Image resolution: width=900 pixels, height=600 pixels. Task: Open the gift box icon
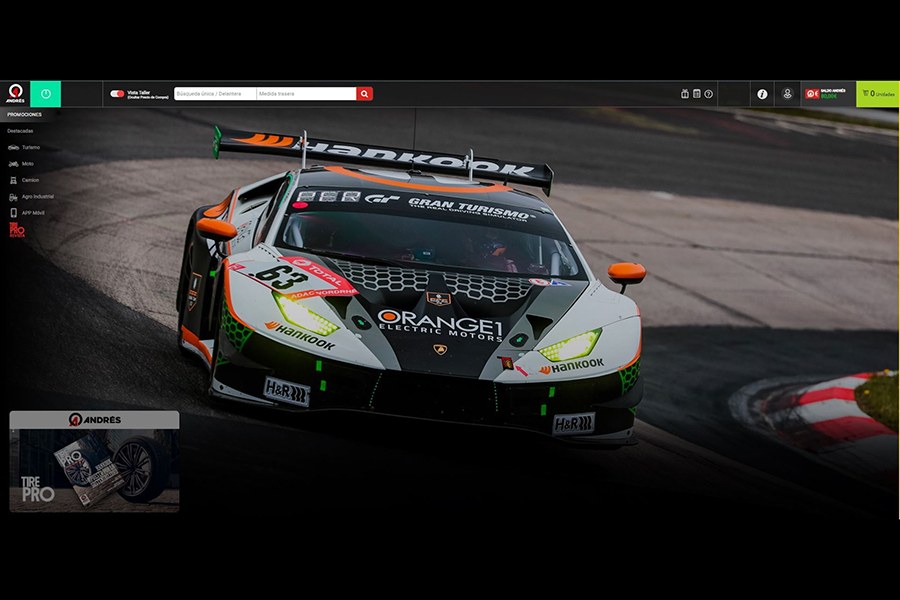click(x=685, y=94)
